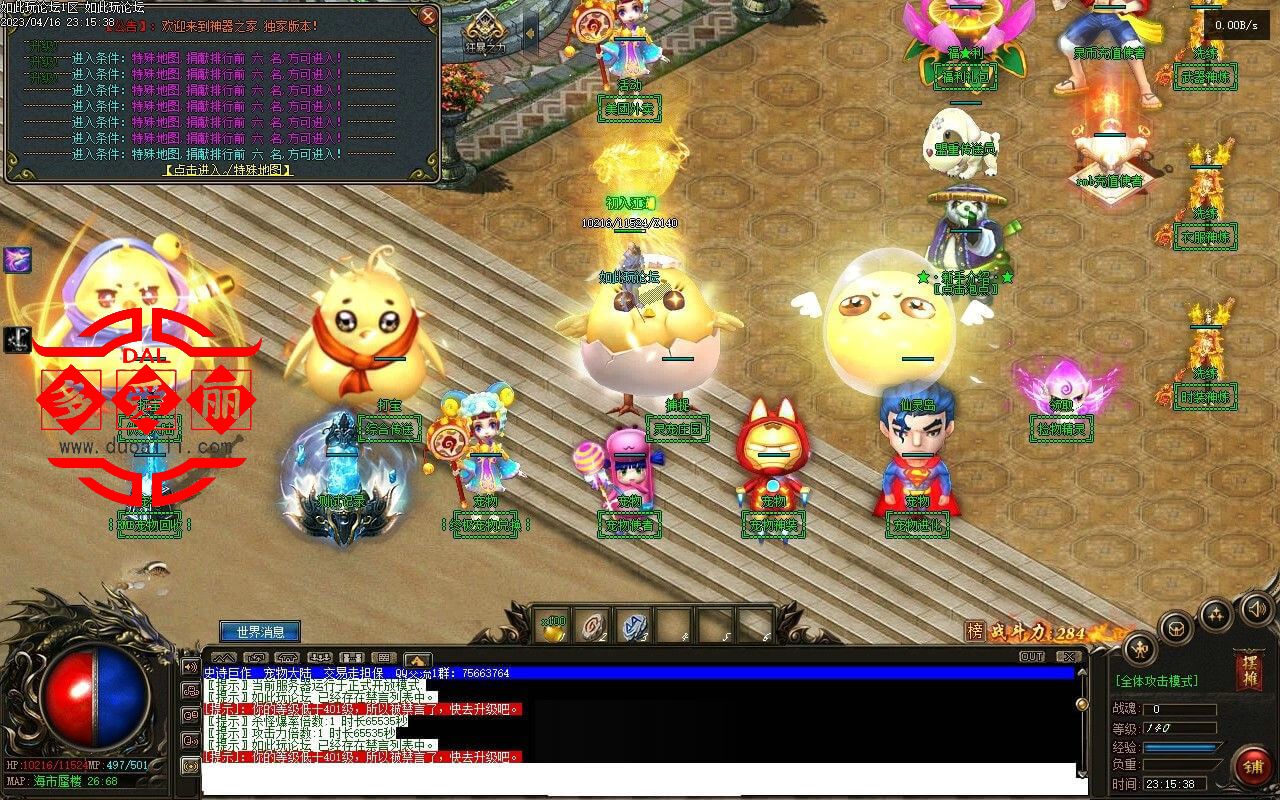Click the OUT button on the chat panel

tap(1032, 657)
